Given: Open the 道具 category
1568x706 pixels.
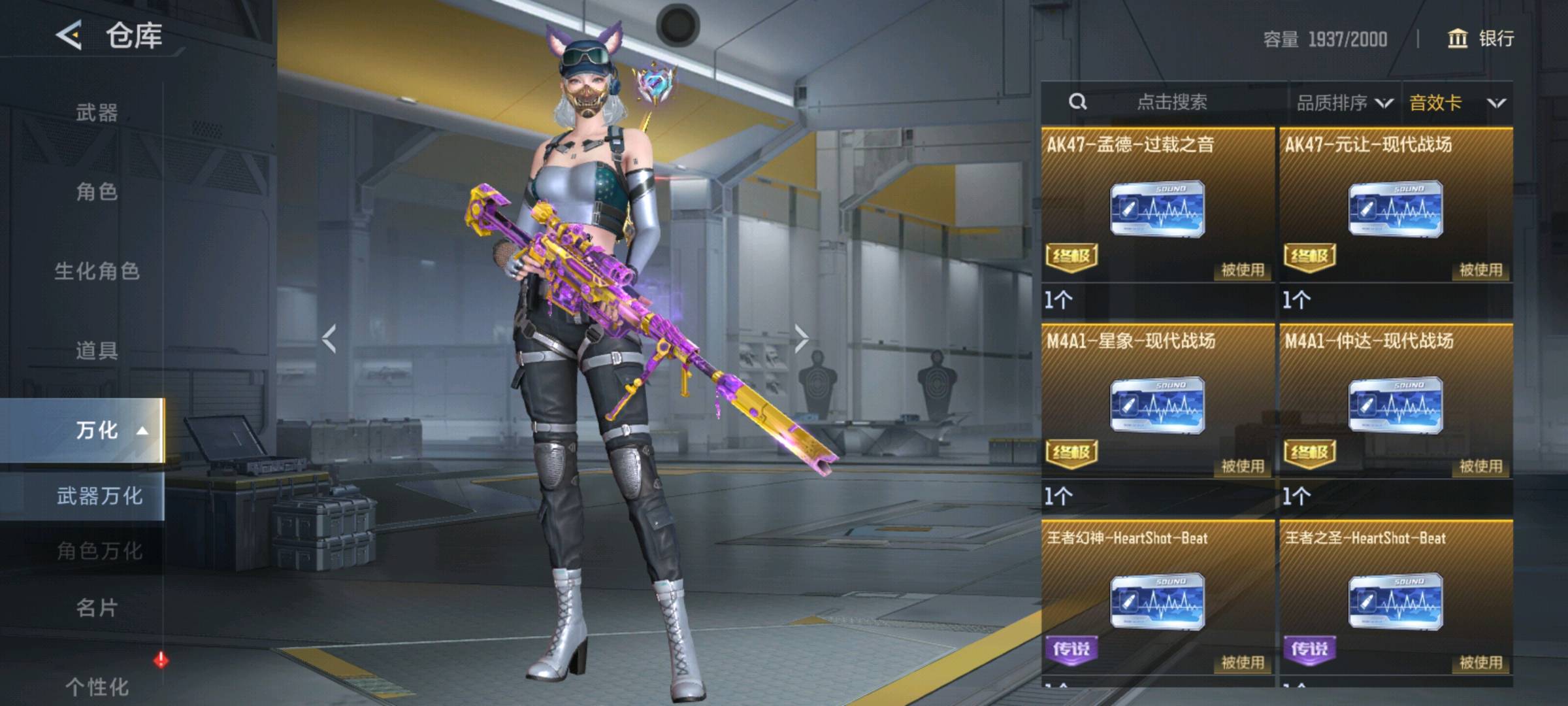Looking at the screenshot, I should 97,351.
